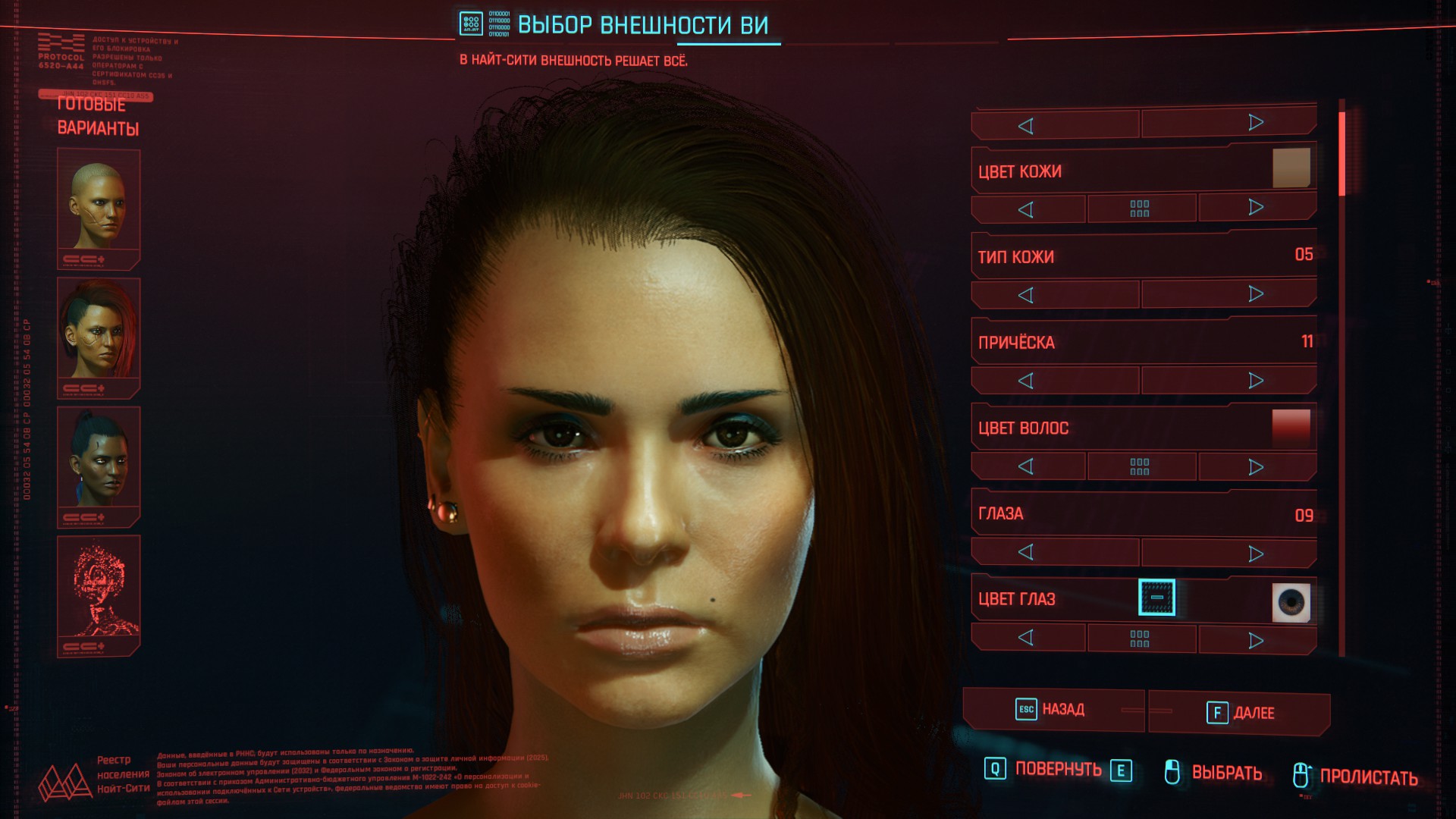Select the previous eyes option
Image resolution: width=1456 pixels, height=819 pixels.
pyautogui.click(x=1026, y=552)
